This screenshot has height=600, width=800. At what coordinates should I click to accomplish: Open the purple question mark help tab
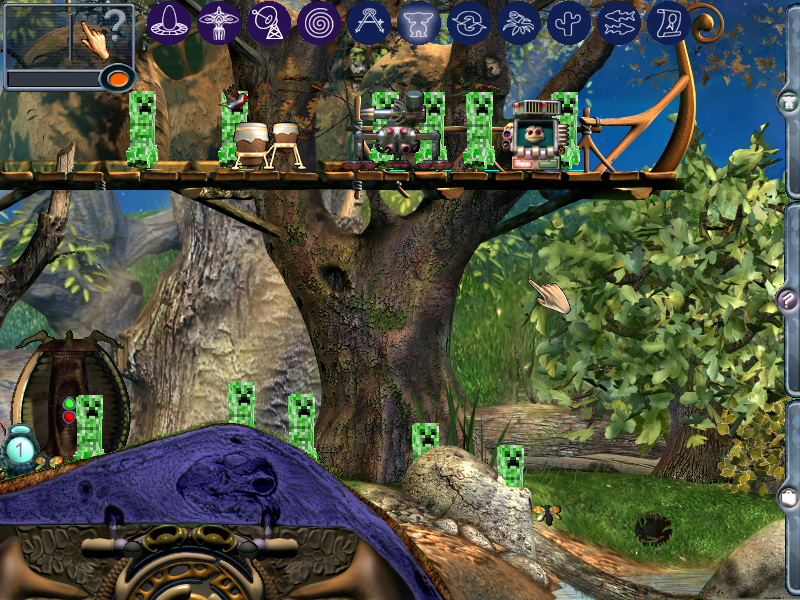(787, 299)
